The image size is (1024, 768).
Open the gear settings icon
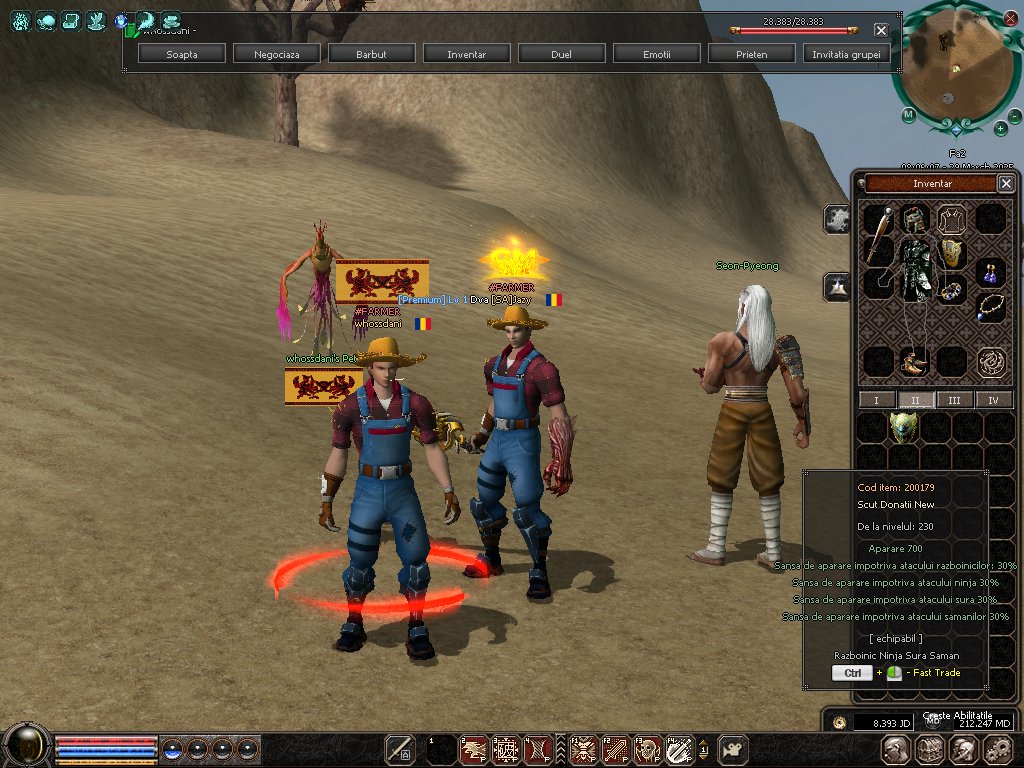tap(997, 749)
